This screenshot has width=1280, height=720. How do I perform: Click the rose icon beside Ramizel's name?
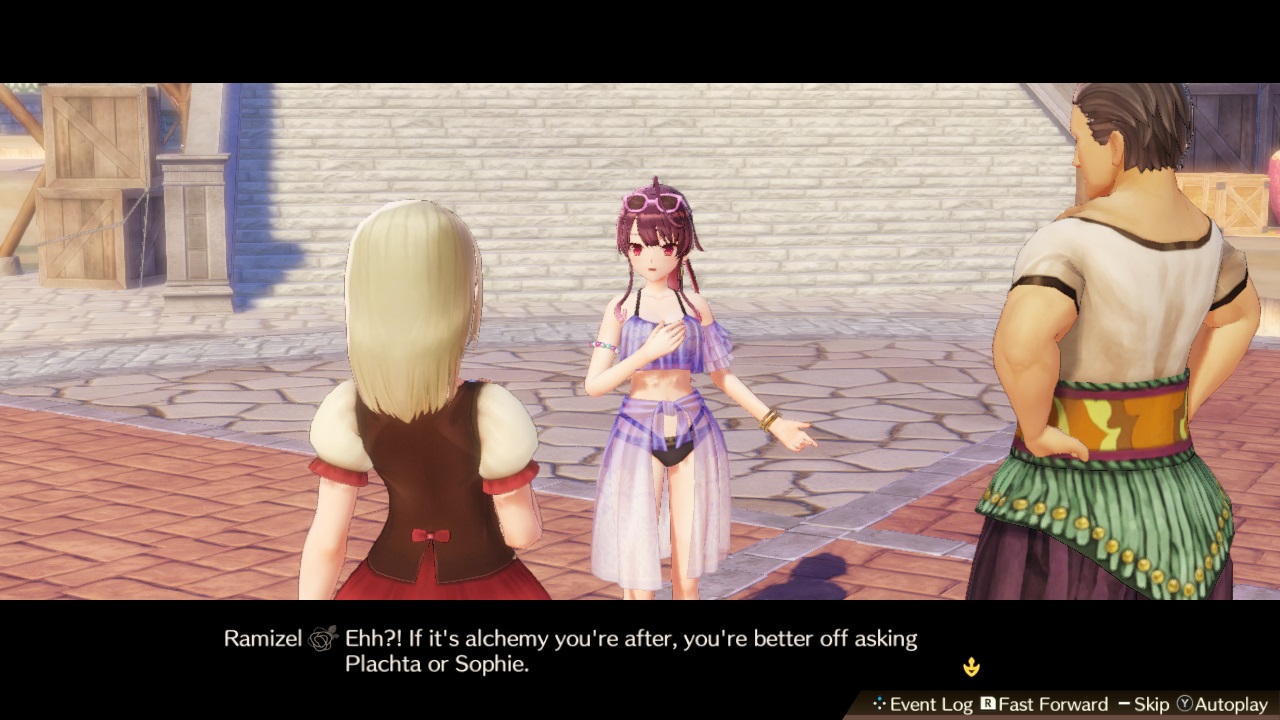click(x=319, y=638)
